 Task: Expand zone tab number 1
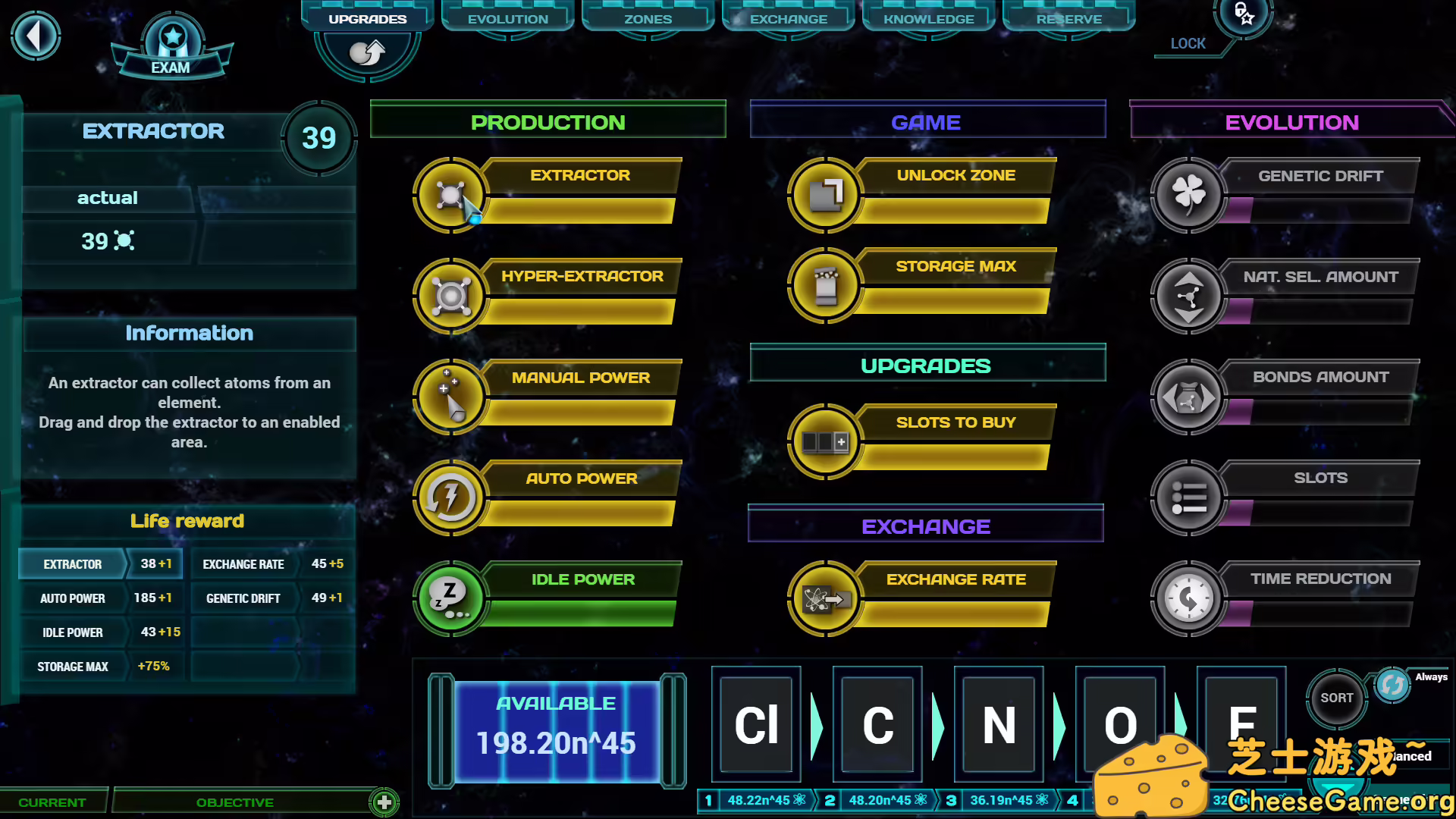click(x=708, y=800)
